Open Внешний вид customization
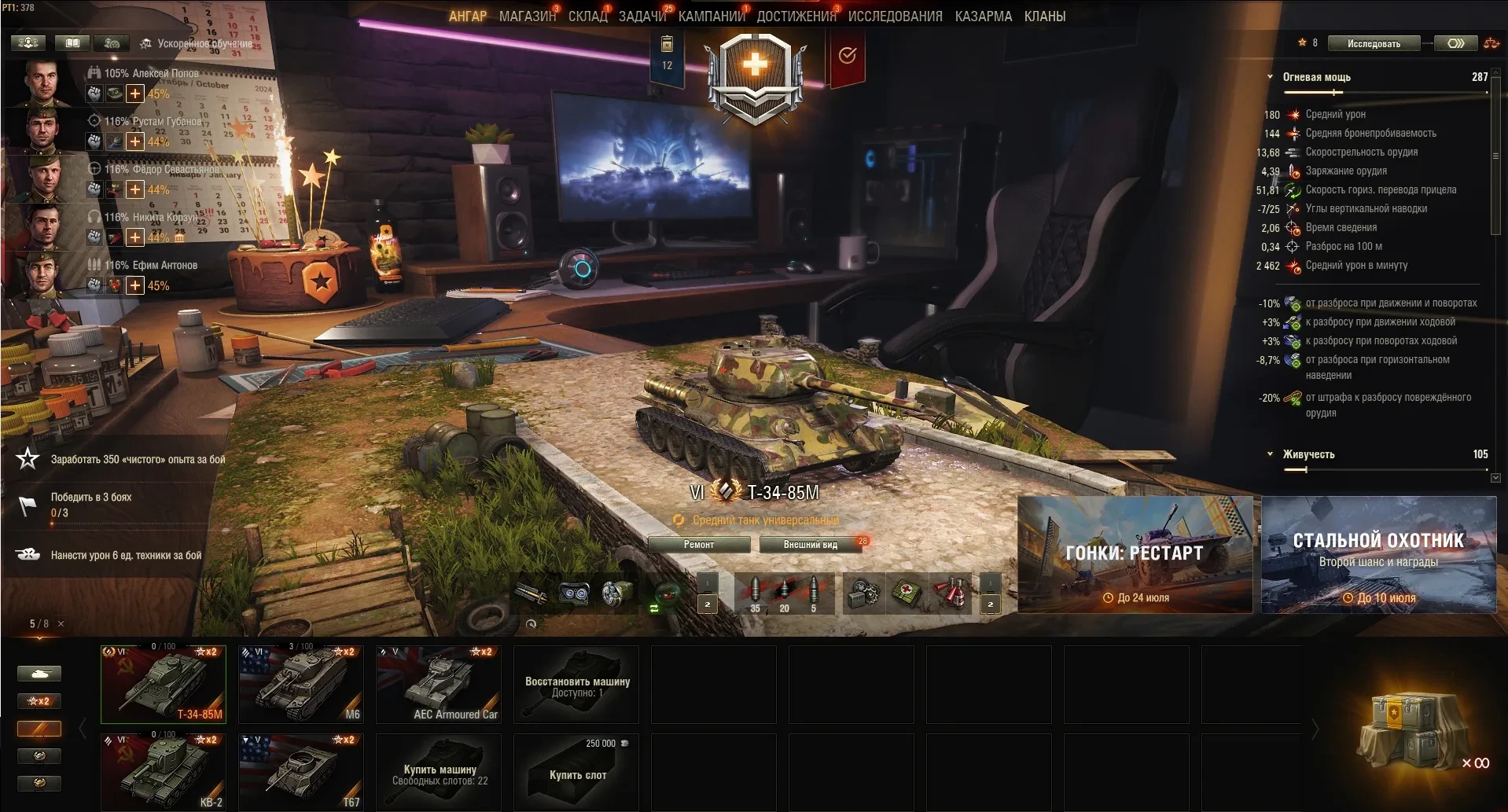 (810, 545)
